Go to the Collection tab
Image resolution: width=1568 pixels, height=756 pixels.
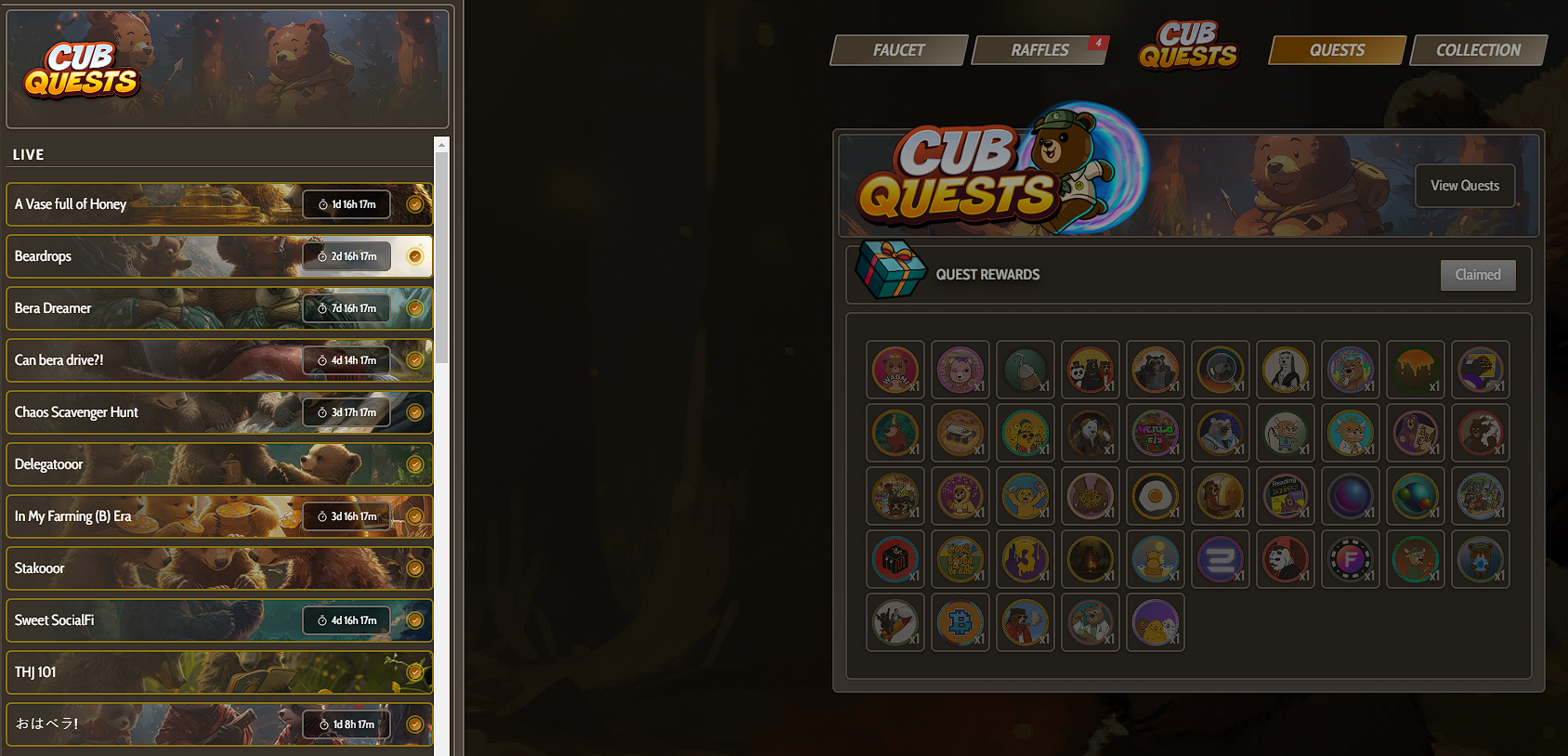pos(1478,50)
